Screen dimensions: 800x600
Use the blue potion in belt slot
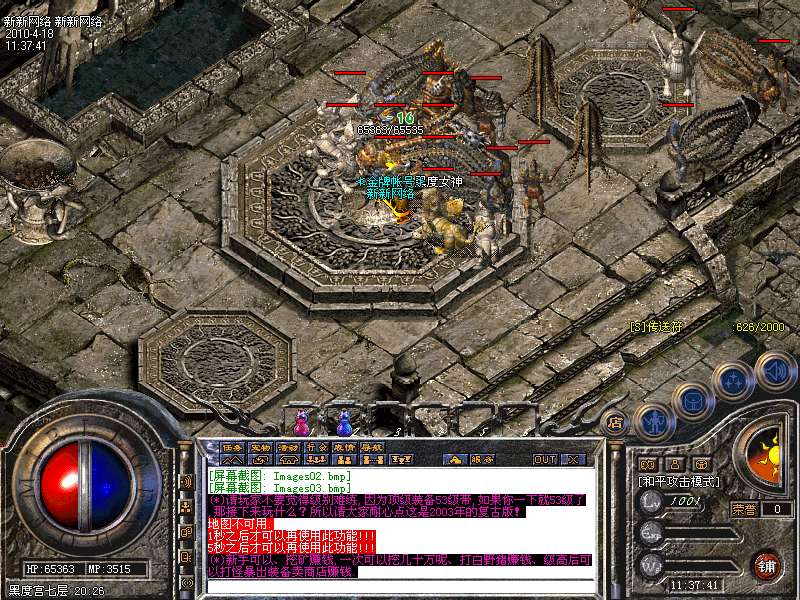pyautogui.click(x=344, y=419)
